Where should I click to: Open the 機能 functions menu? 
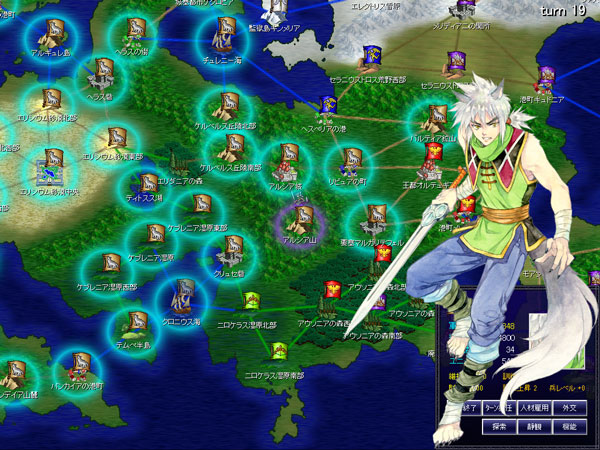[x=568, y=426]
